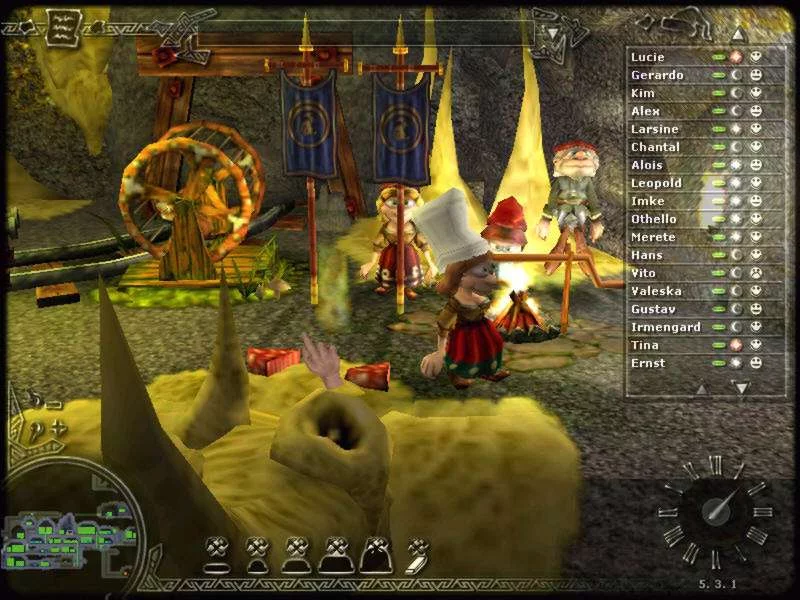Screen dimensions: 800x600
Task: Select Lucie in the dwarf list
Action: coord(647,57)
